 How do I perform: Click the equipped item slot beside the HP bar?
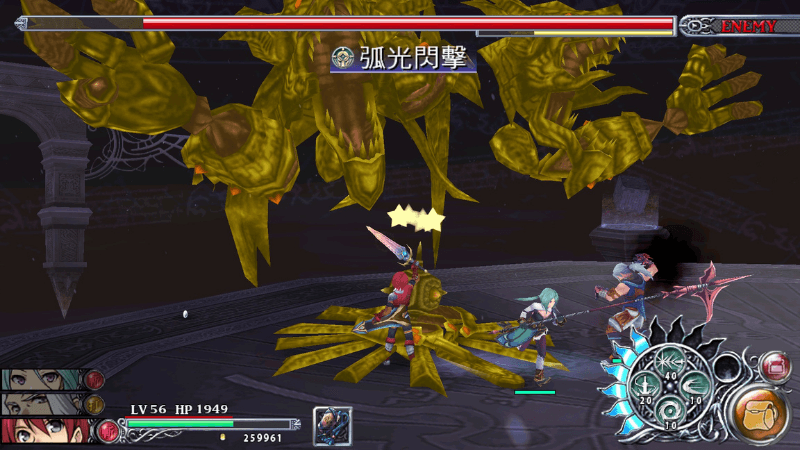[332, 425]
